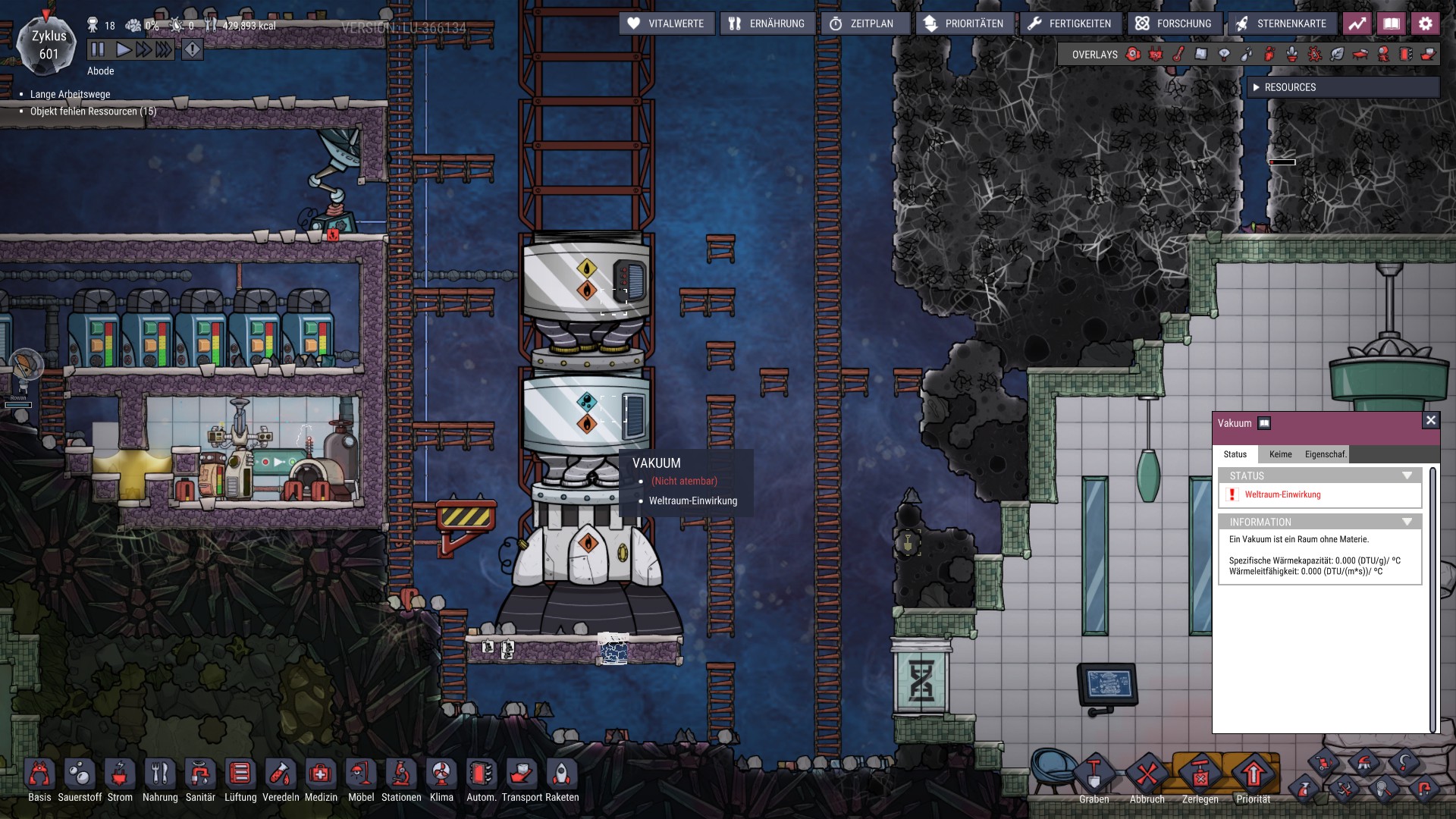The width and height of the screenshot is (1456, 819).
Task: Open the Fertigkeiten screen
Action: [x=1069, y=24]
